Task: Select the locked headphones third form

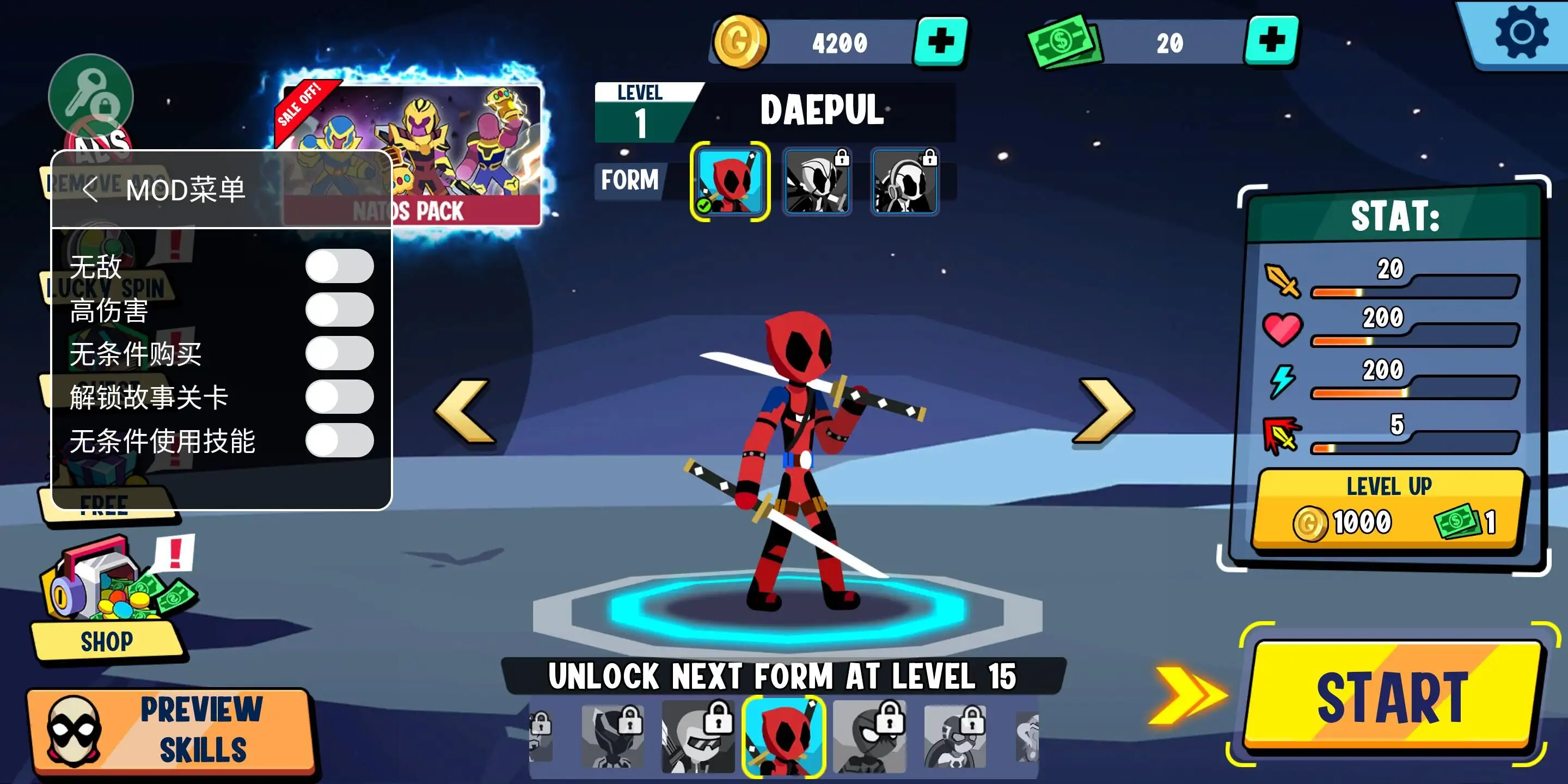Action: click(x=904, y=181)
